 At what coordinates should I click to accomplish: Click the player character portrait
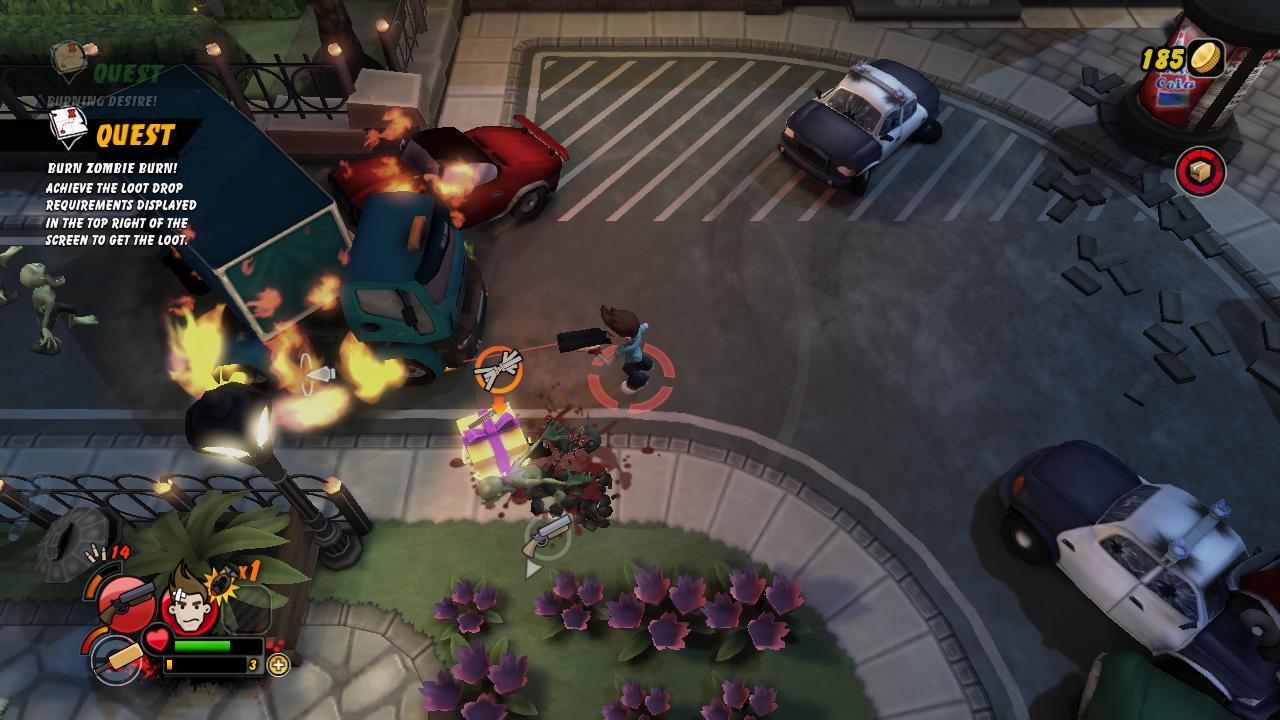pyautogui.click(x=188, y=600)
